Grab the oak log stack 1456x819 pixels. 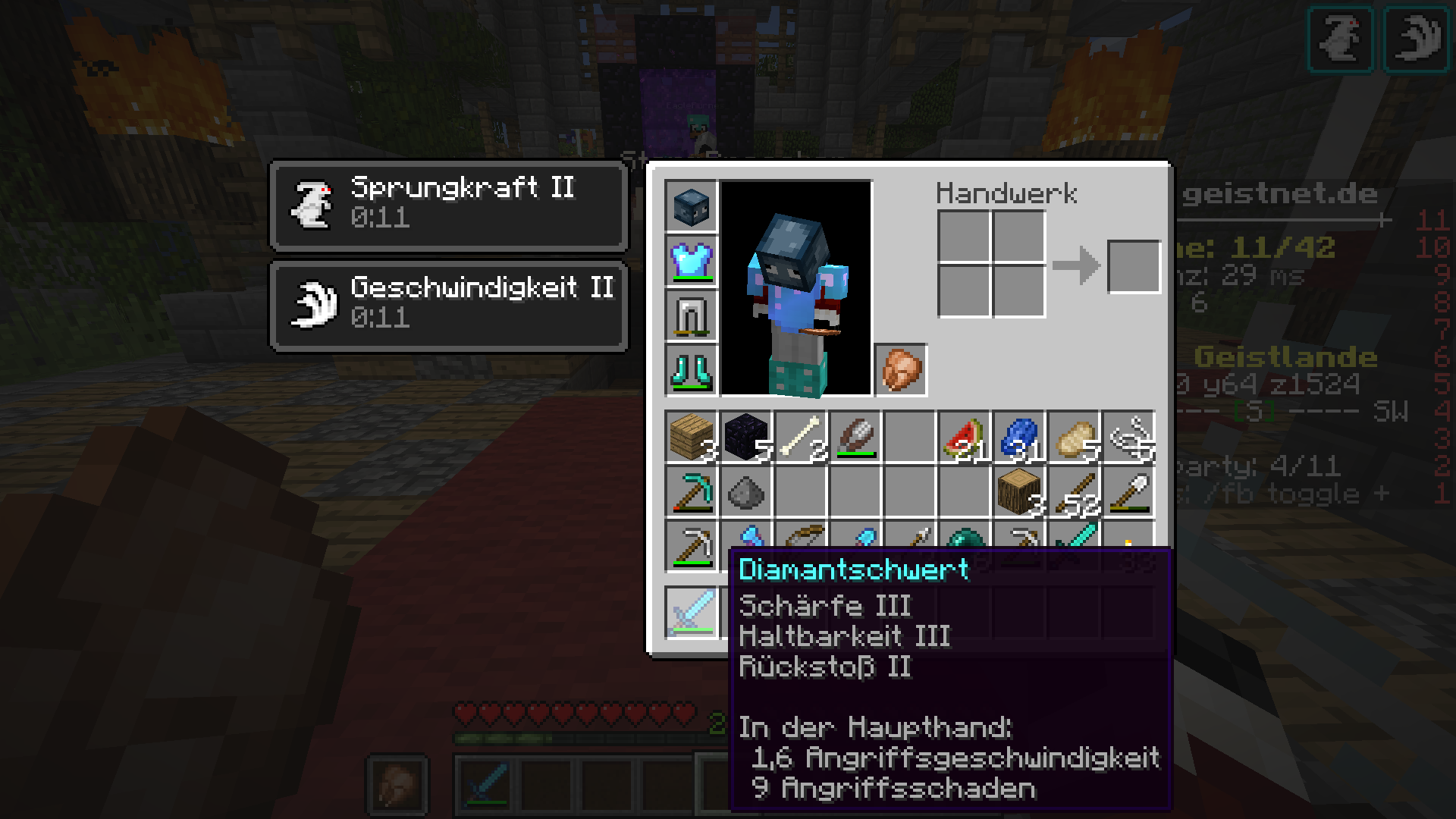coord(1018,491)
